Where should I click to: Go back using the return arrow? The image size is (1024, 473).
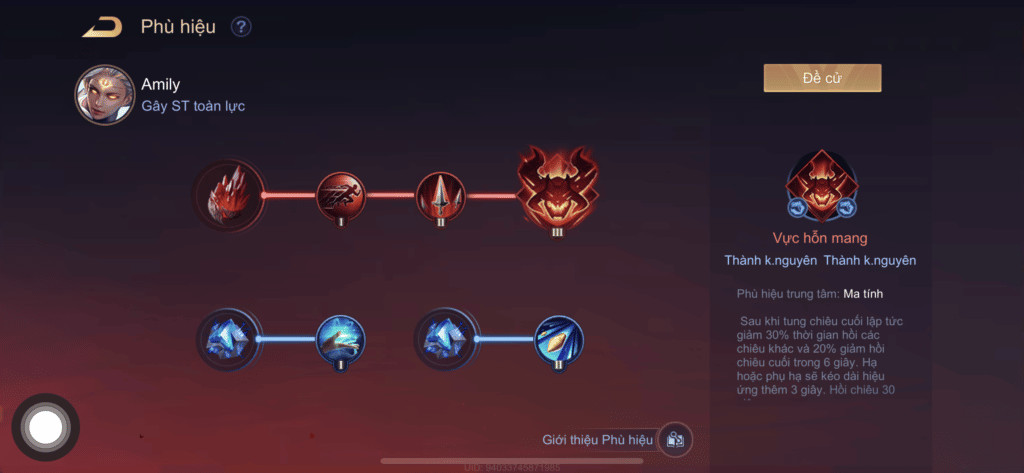(102, 27)
